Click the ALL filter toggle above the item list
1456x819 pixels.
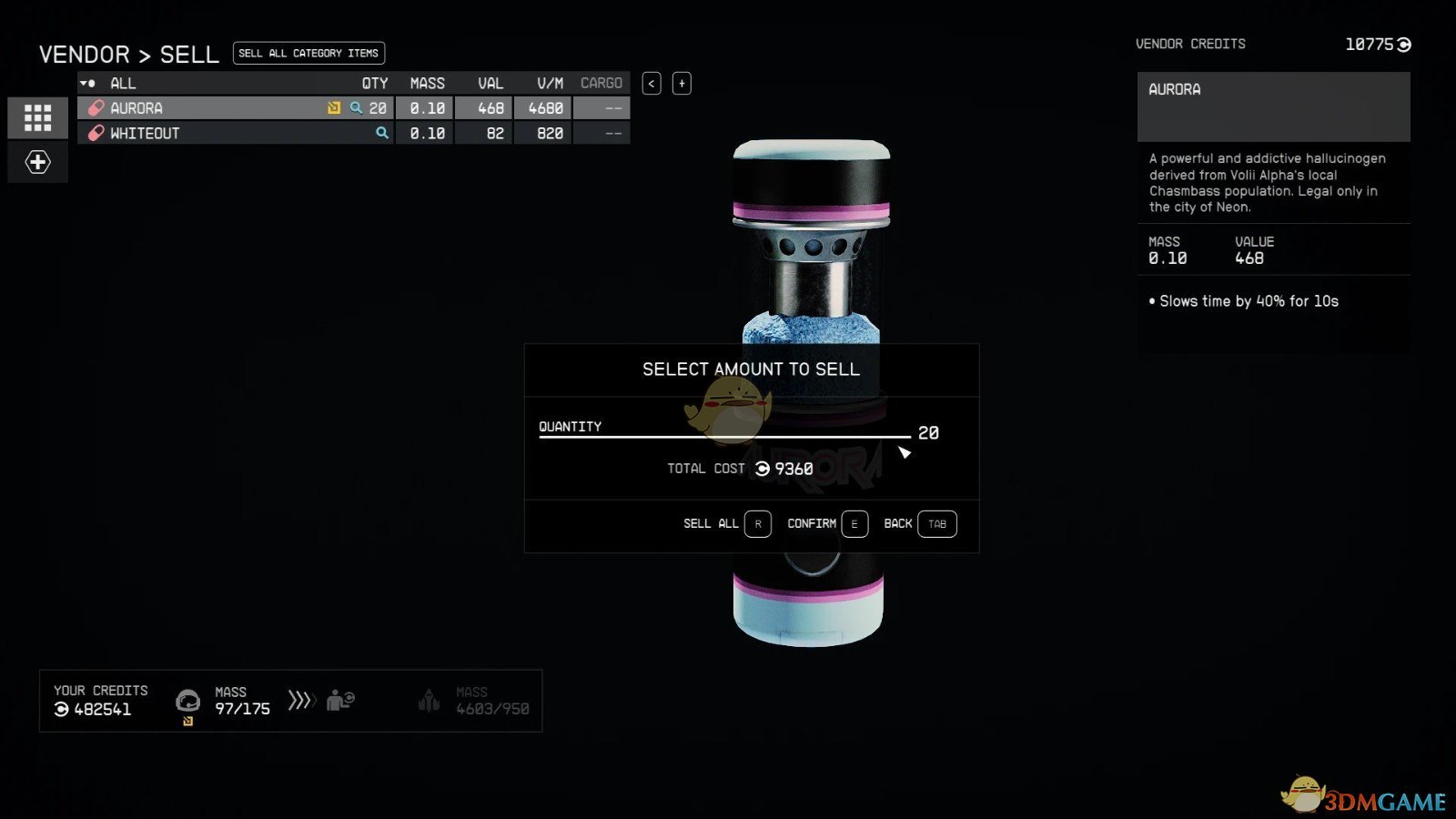coord(123,83)
